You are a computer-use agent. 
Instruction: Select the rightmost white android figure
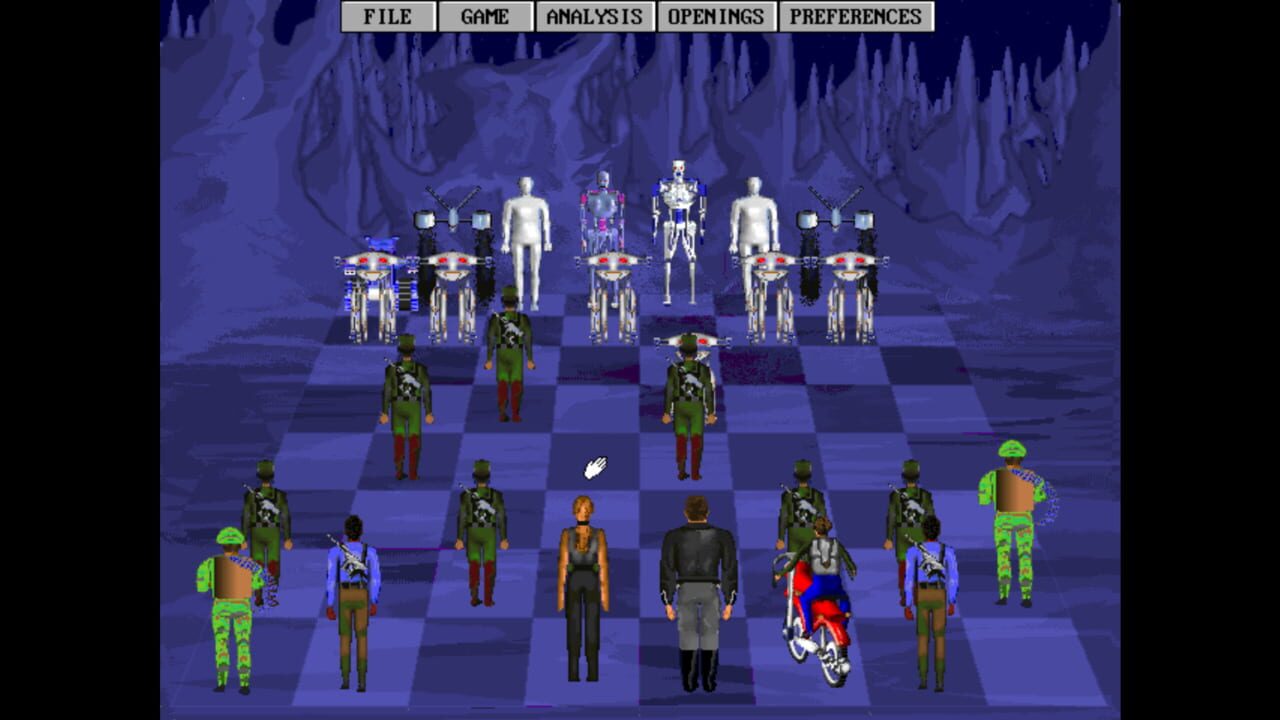coord(752,225)
